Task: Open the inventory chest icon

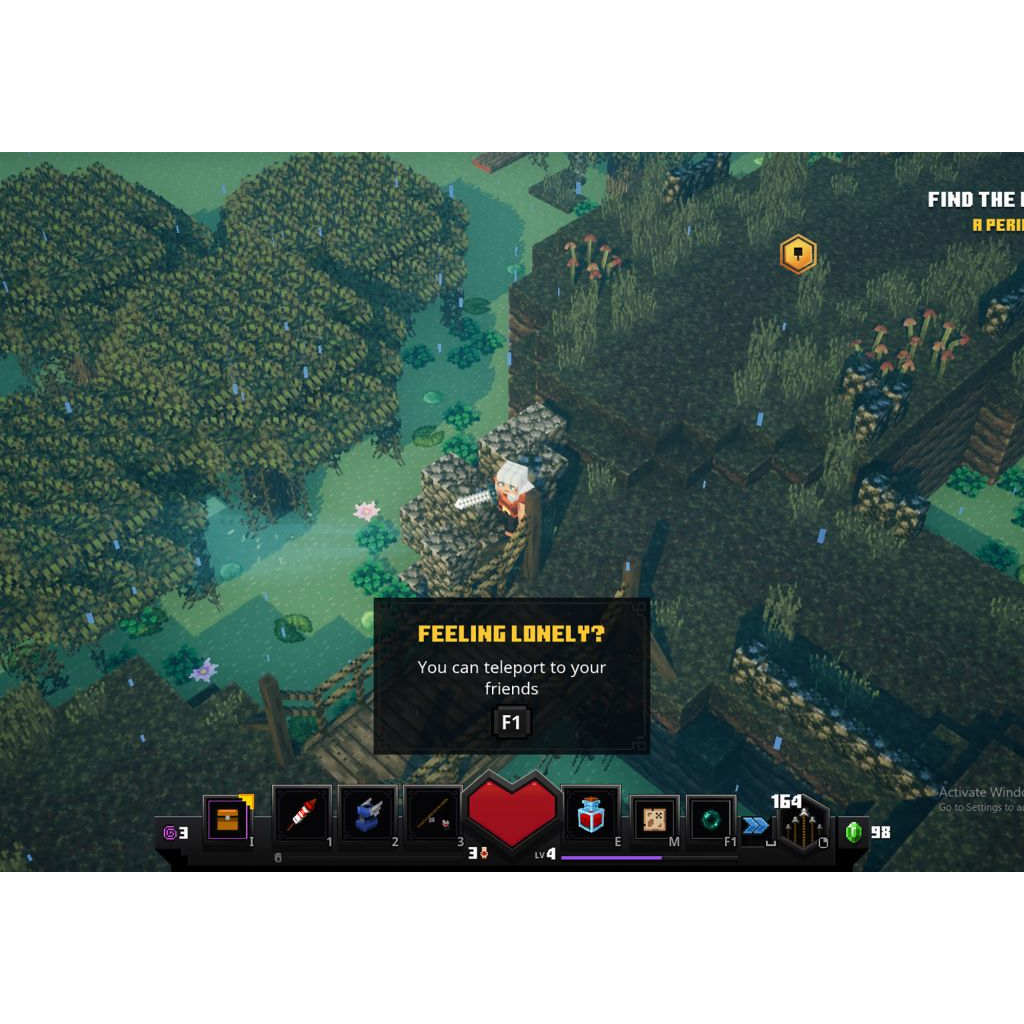Action: click(x=228, y=820)
